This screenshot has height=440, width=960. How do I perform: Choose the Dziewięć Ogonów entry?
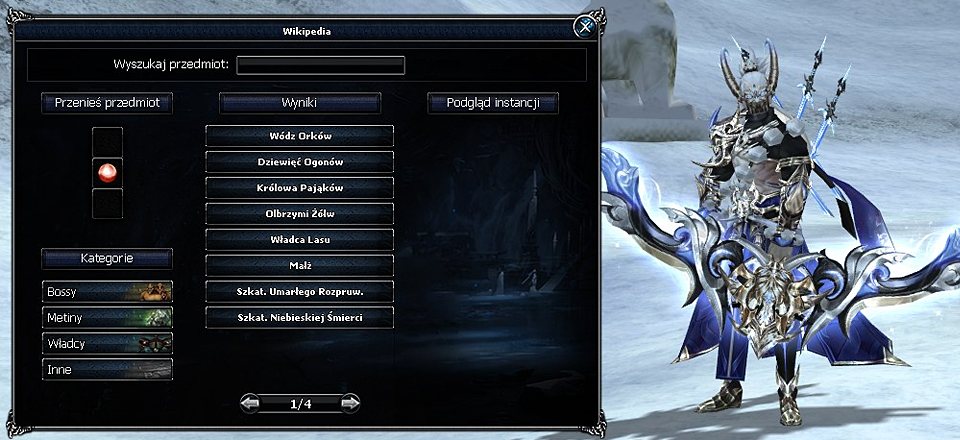pos(300,161)
